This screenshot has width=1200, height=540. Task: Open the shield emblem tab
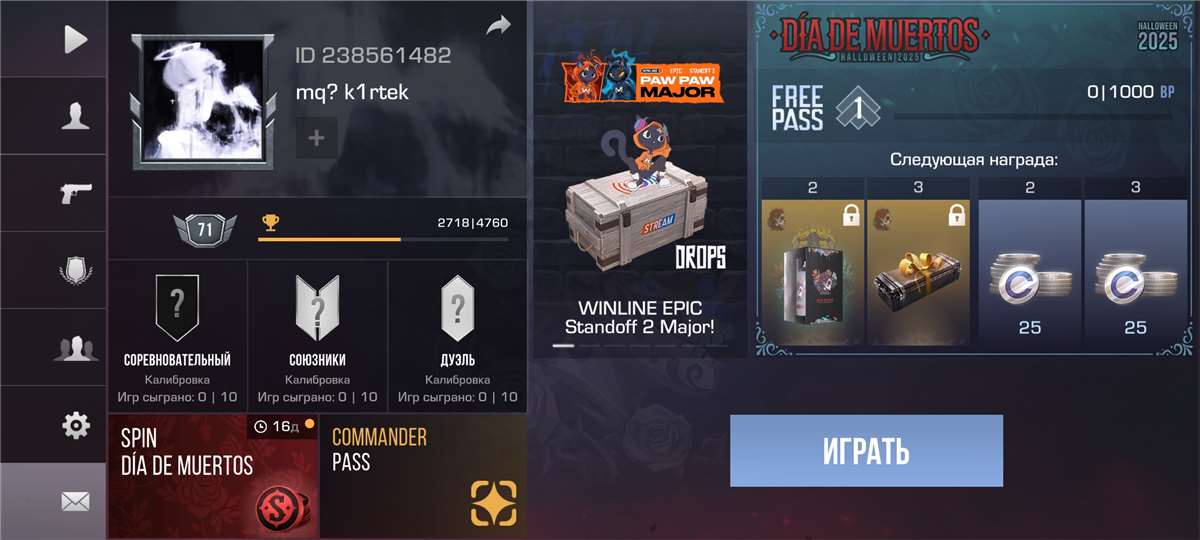coord(75,271)
